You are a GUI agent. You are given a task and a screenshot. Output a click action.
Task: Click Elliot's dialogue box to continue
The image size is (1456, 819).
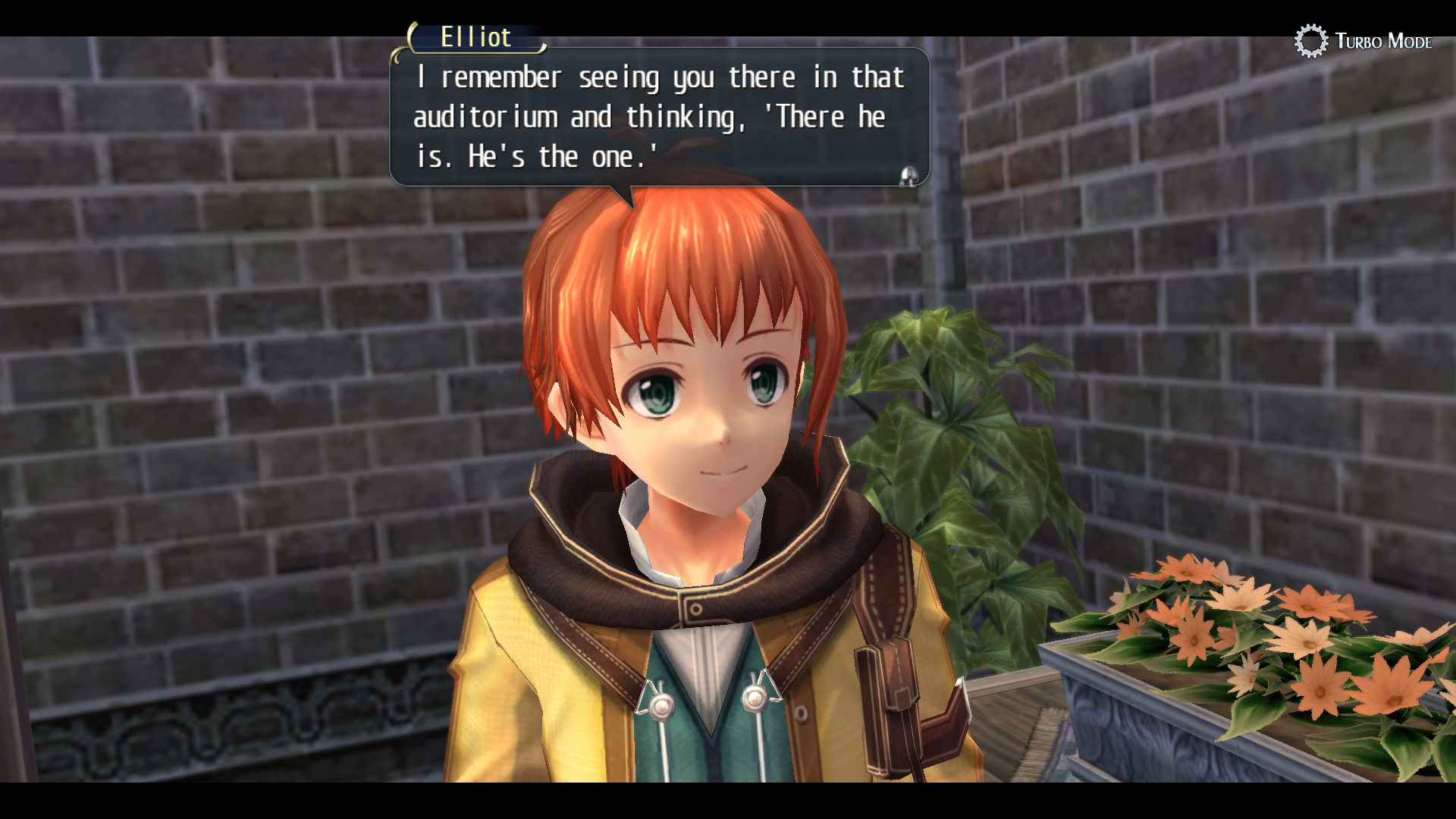[x=658, y=118]
